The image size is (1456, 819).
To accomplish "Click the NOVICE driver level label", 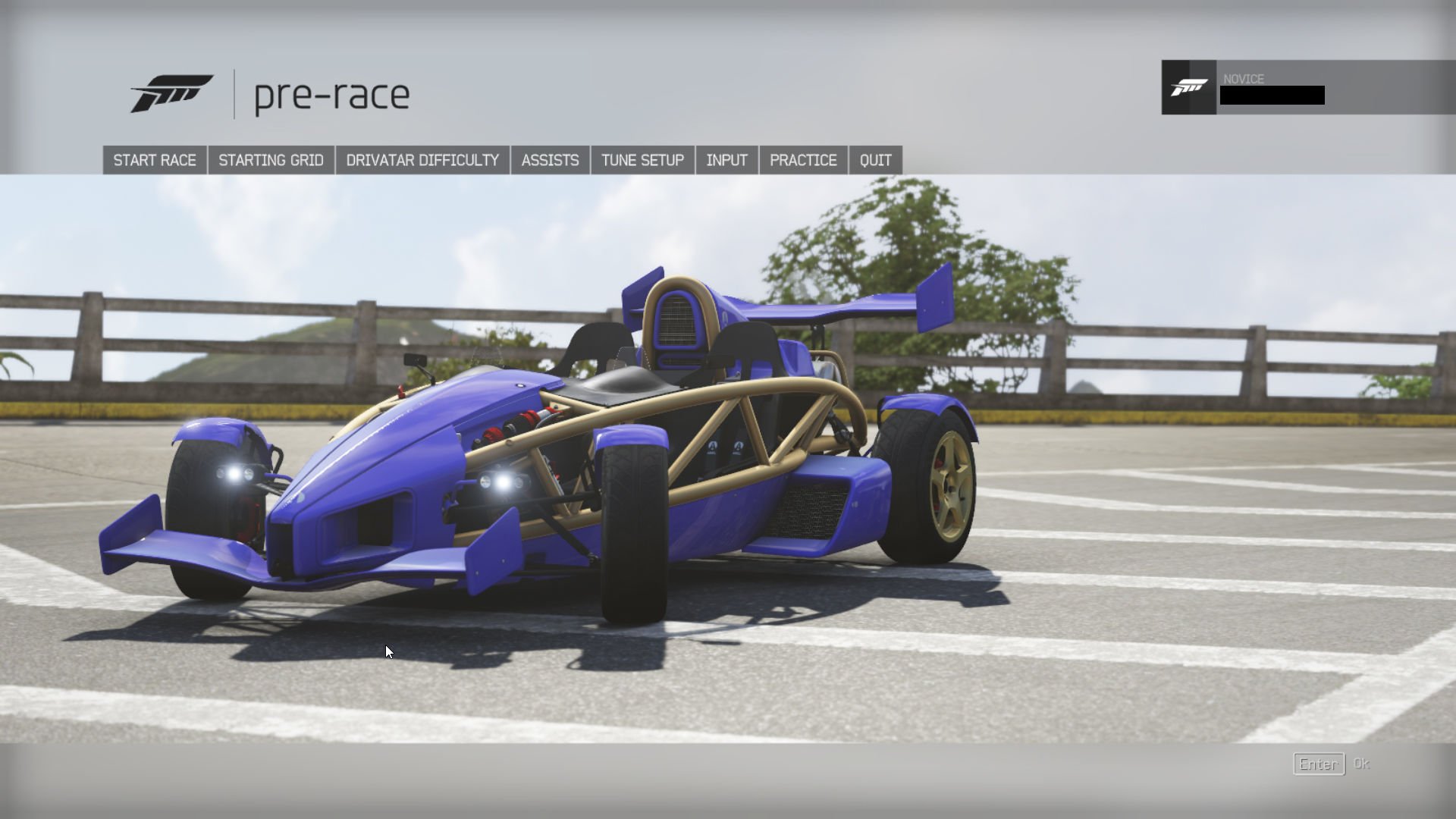I will [x=1244, y=79].
